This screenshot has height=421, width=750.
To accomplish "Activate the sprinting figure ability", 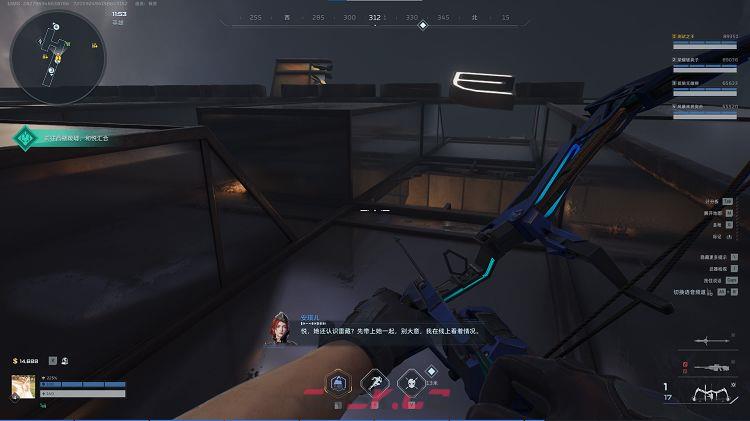I will [x=374, y=382].
